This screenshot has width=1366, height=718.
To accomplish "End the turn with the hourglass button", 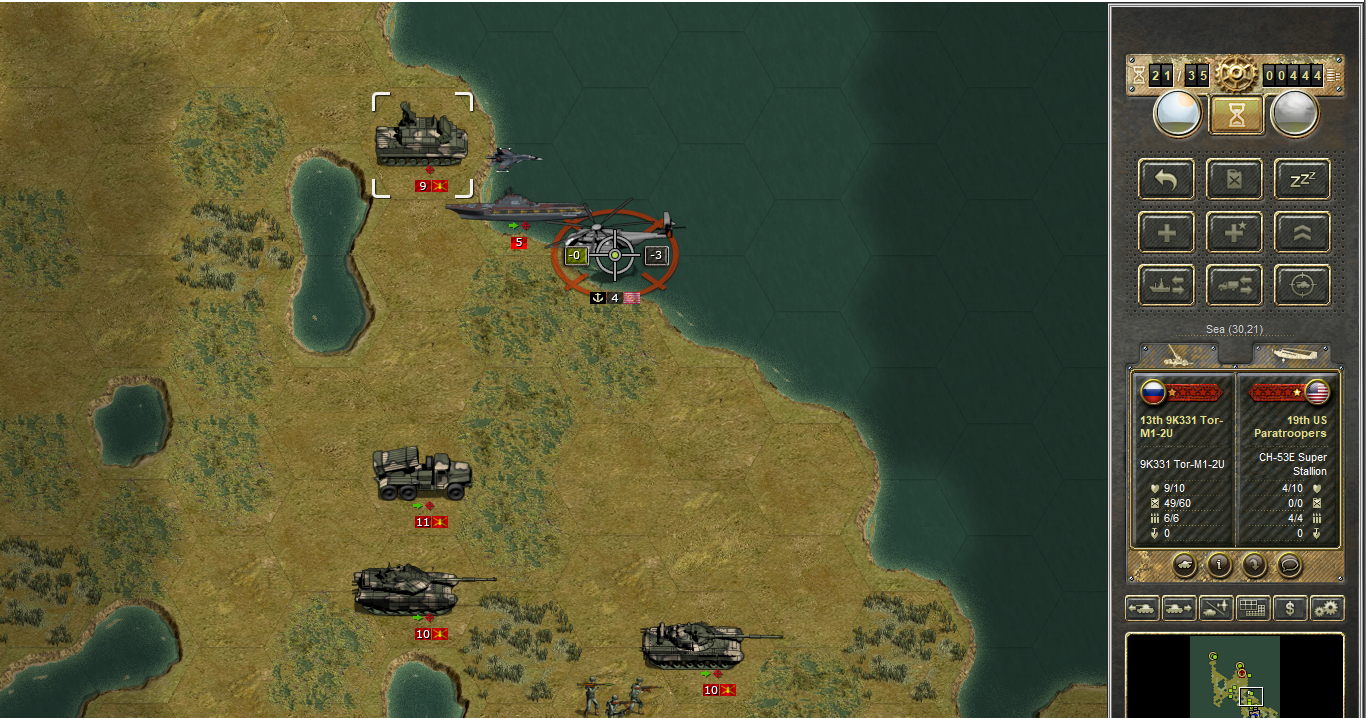I will coord(1237,114).
